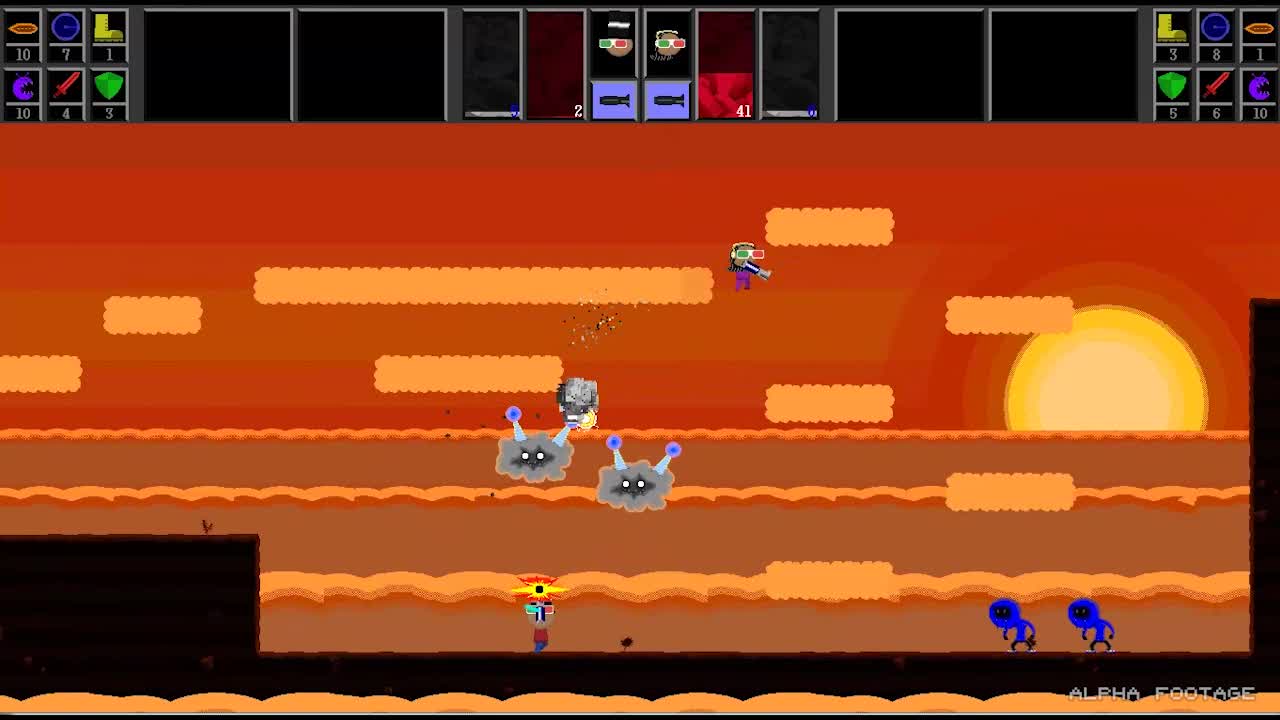Image resolution: width=1280 pixels, height=720 pixels.
Task: Select Player 2's yellow boot icon
Action: point(1171,27)
